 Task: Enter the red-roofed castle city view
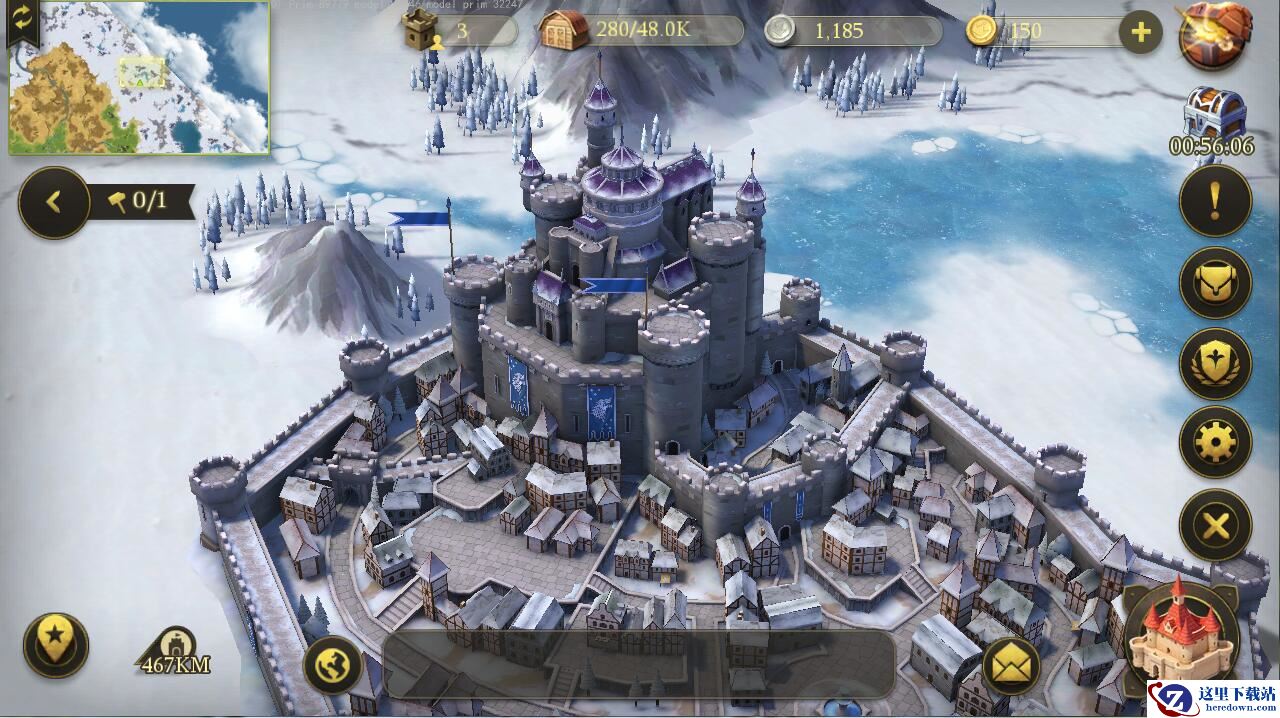(1180, 632)
